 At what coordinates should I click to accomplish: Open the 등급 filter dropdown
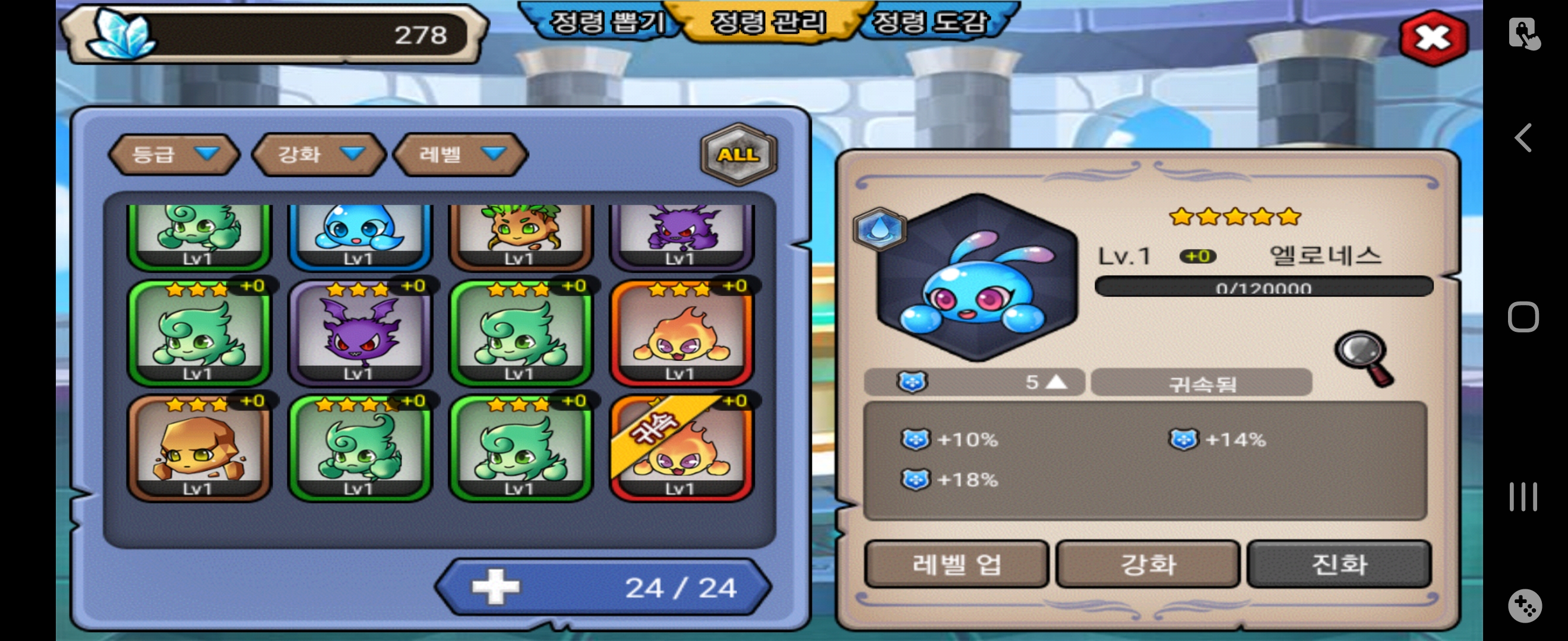pos(173,154)
